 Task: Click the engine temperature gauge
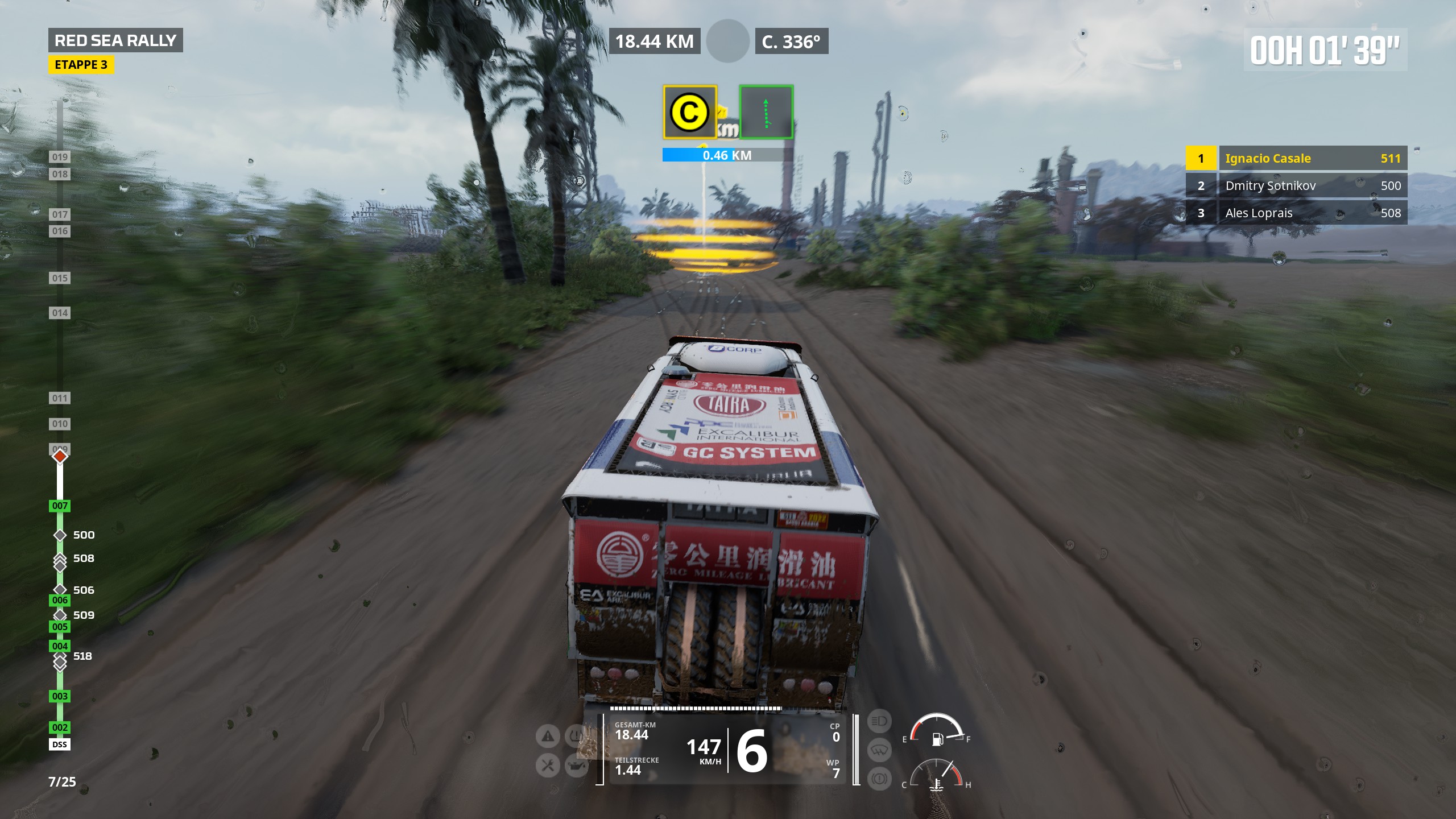[937, 776]
